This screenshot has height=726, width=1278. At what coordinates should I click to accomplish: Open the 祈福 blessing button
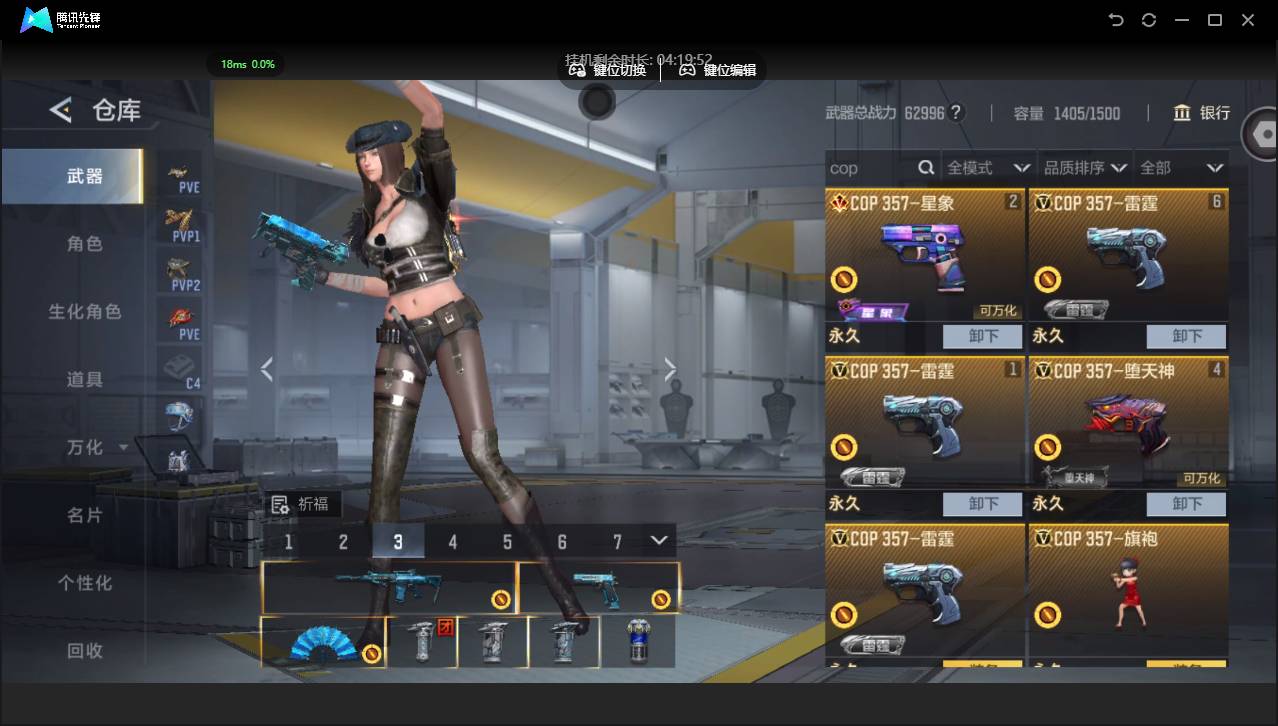(x=301, y=504)
